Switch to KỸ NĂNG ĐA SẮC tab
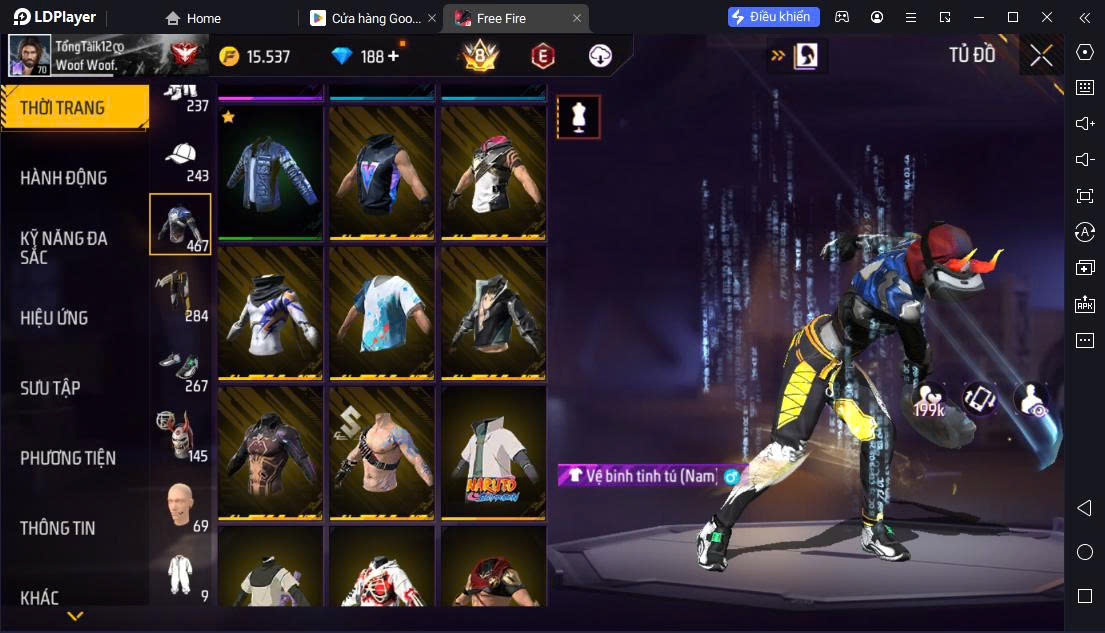 (x=64, y=247)
